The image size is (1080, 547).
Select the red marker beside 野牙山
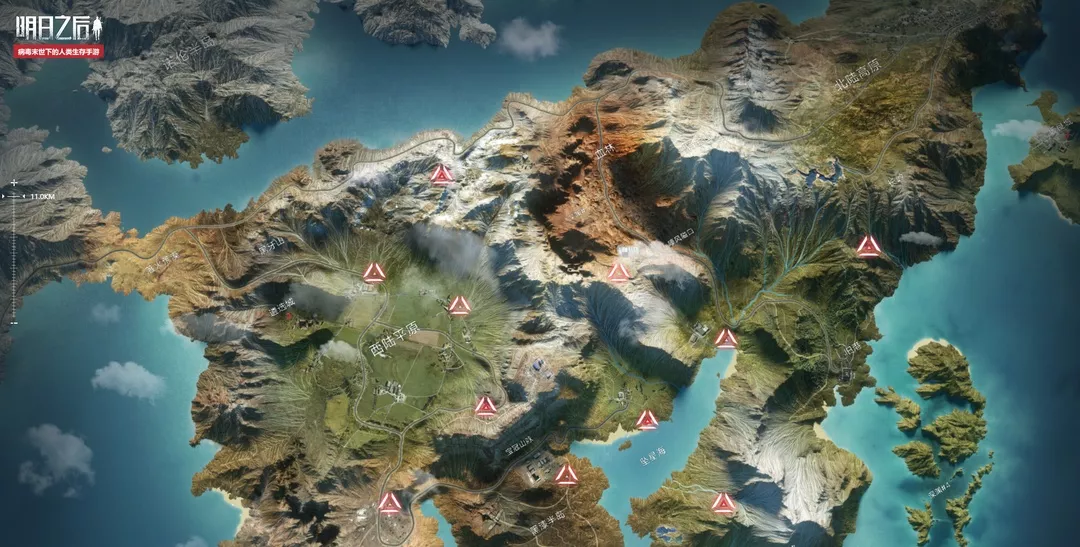click(374, 272)
